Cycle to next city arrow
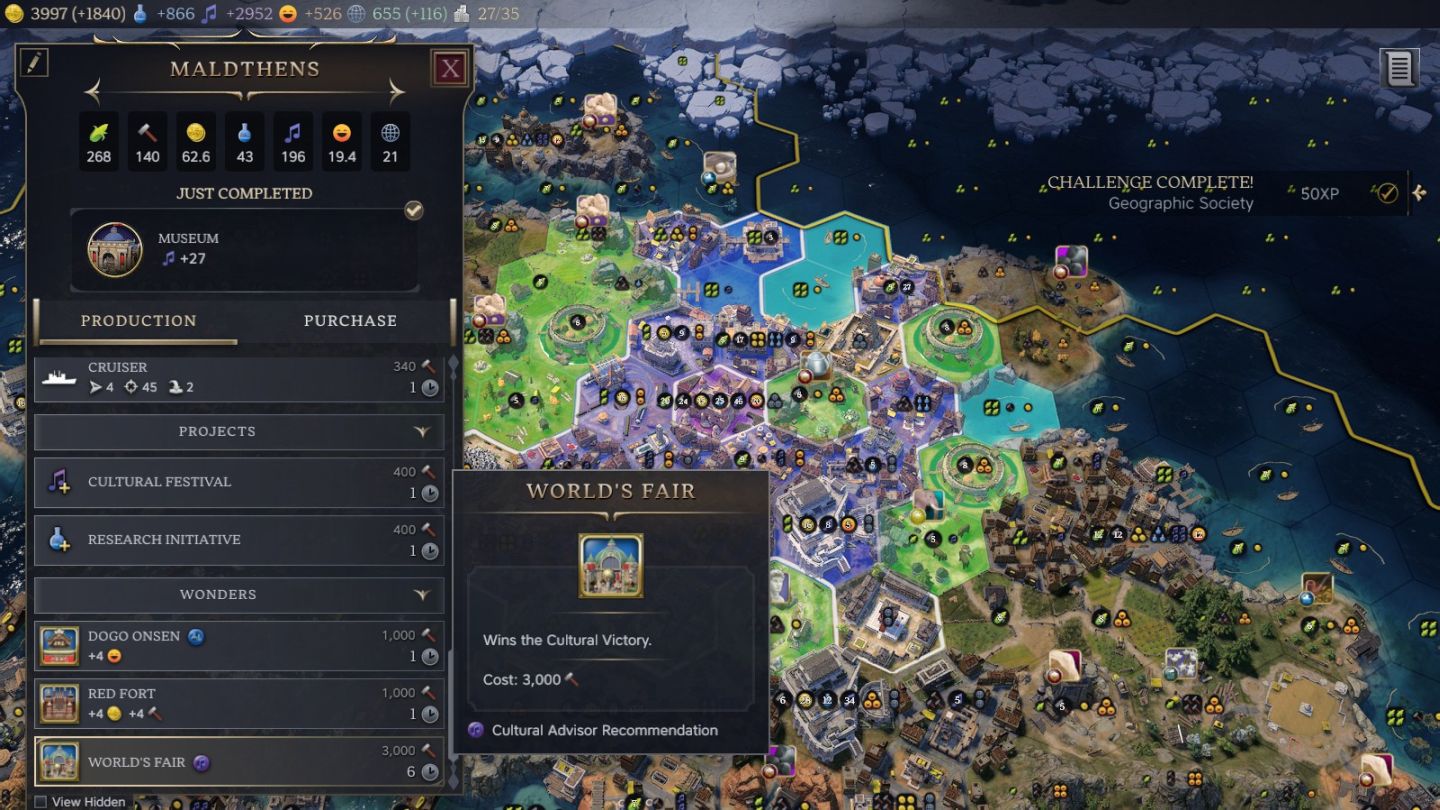The image size is (1440, 810). click(x=397, y=93)
